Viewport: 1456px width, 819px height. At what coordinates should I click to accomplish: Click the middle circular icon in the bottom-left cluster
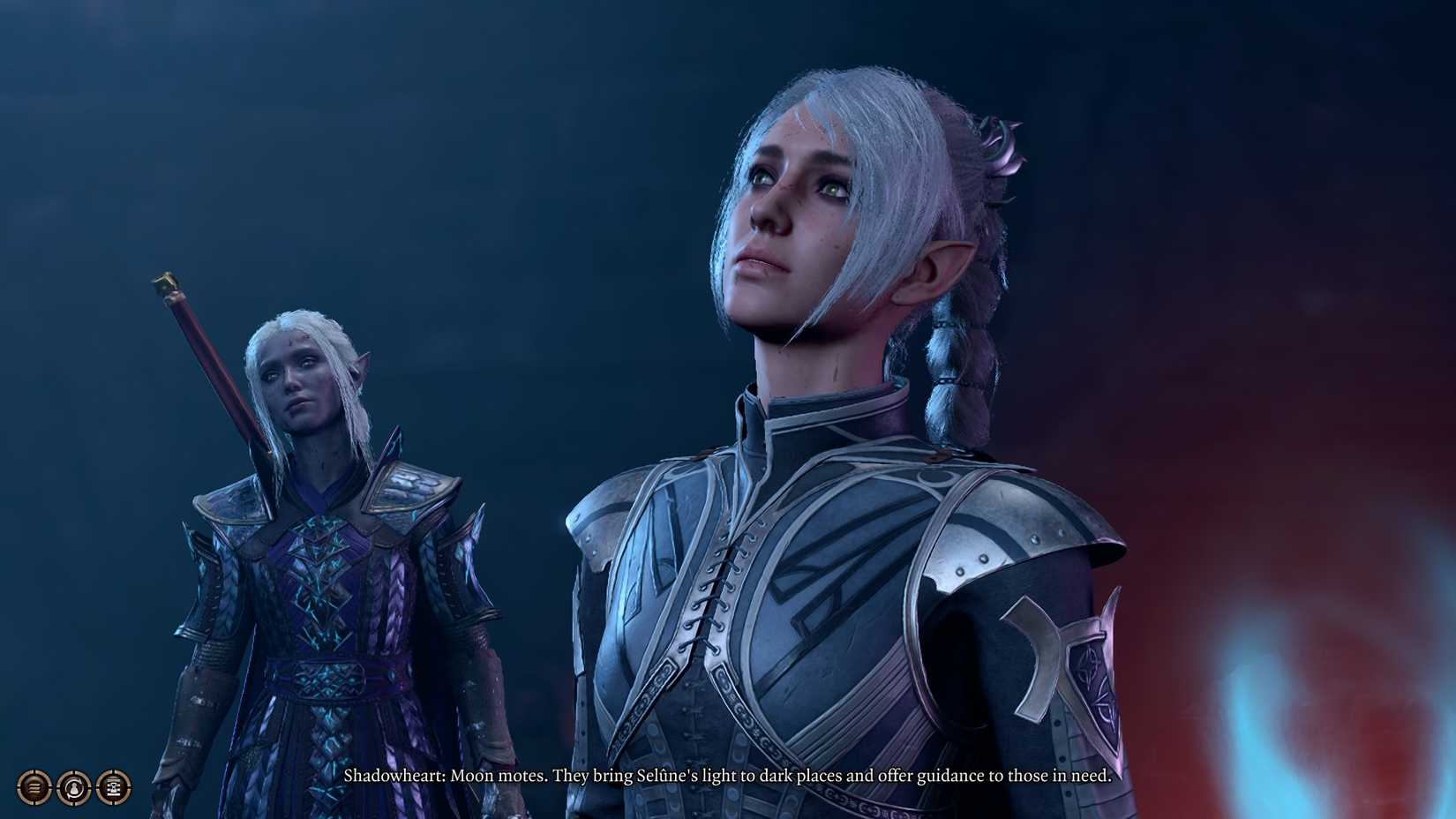[x=73, y=787]
